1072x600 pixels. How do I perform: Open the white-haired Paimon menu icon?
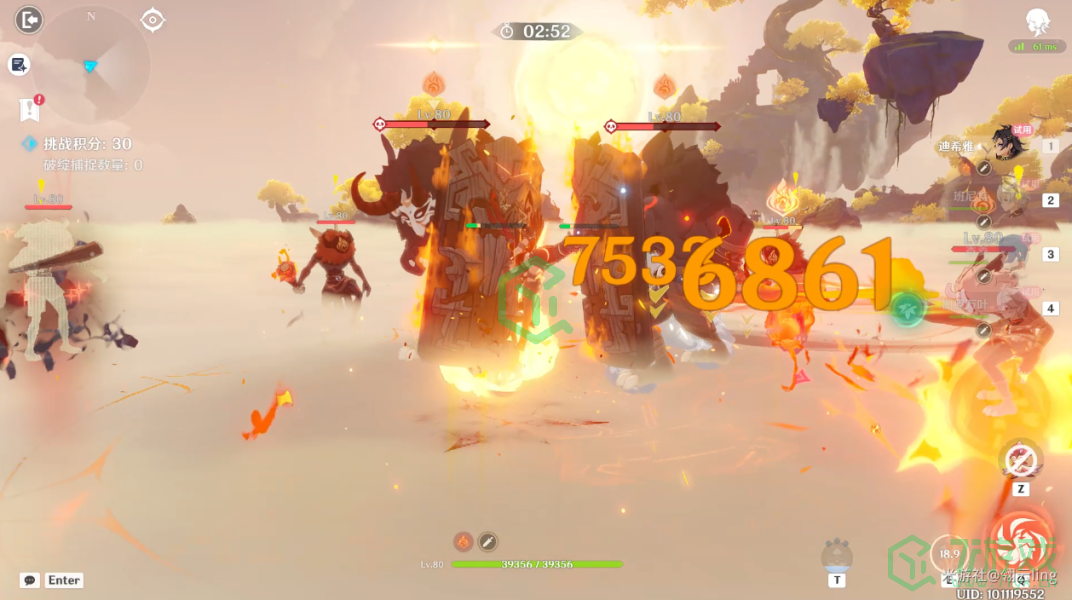click(1038, 22)
